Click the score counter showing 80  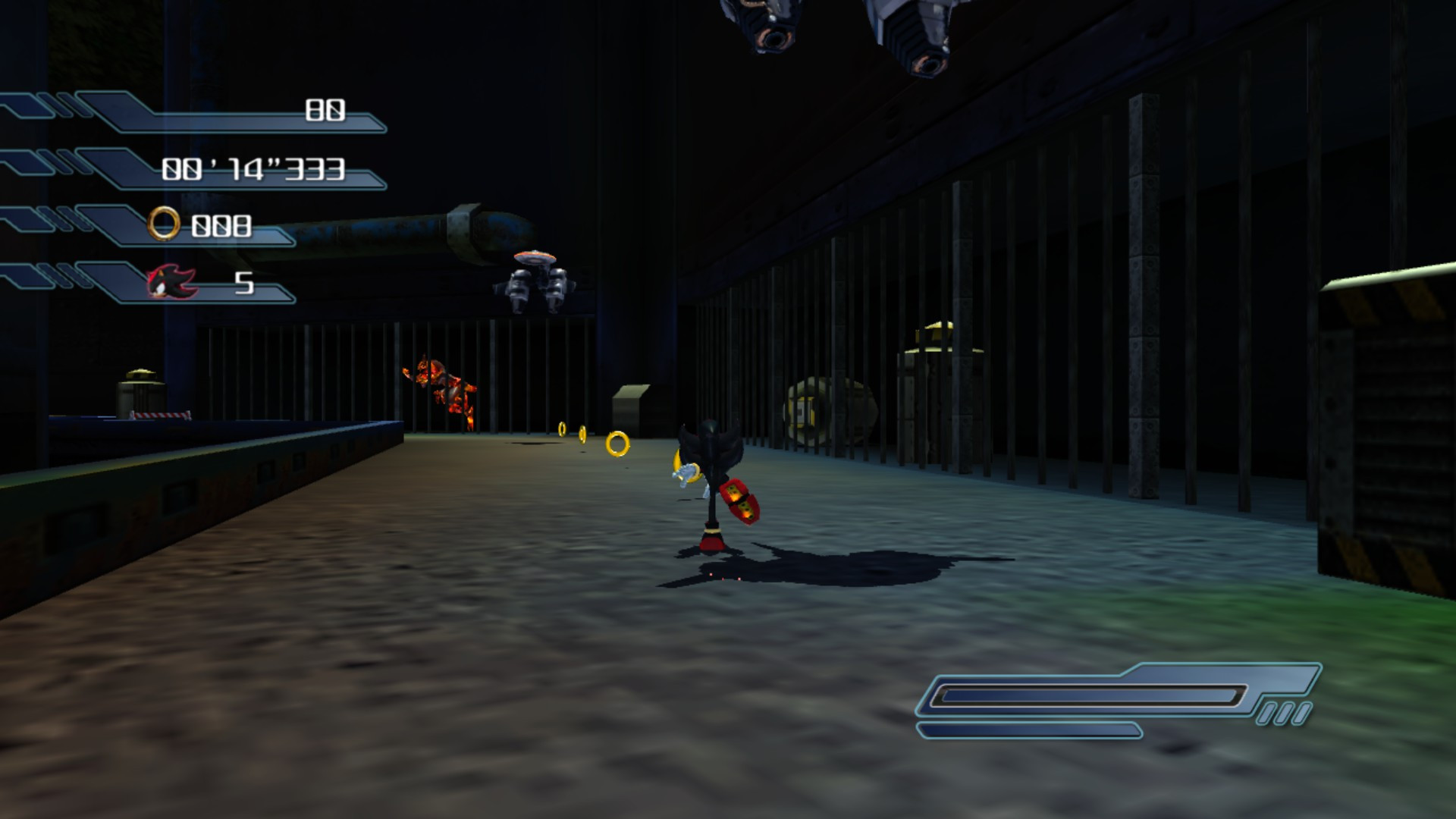[x=326, y=110]
